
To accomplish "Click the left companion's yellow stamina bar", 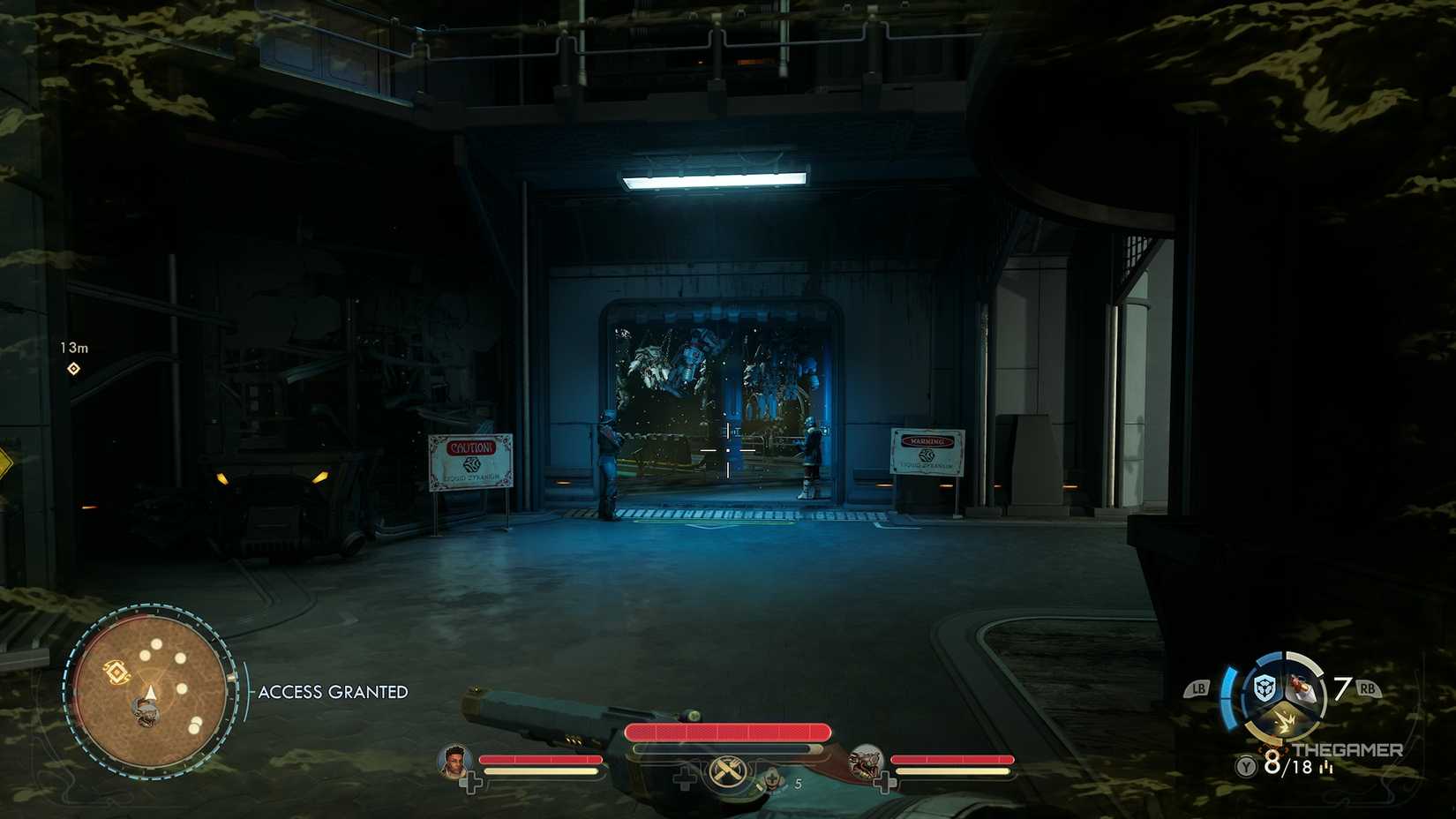I will coord(540,771).
